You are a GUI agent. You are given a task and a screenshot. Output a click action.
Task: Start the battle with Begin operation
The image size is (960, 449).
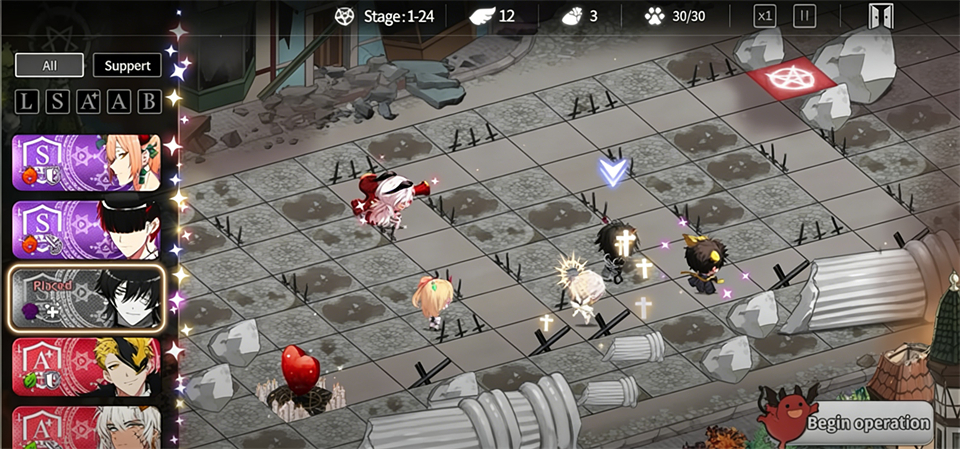[868, 422]
